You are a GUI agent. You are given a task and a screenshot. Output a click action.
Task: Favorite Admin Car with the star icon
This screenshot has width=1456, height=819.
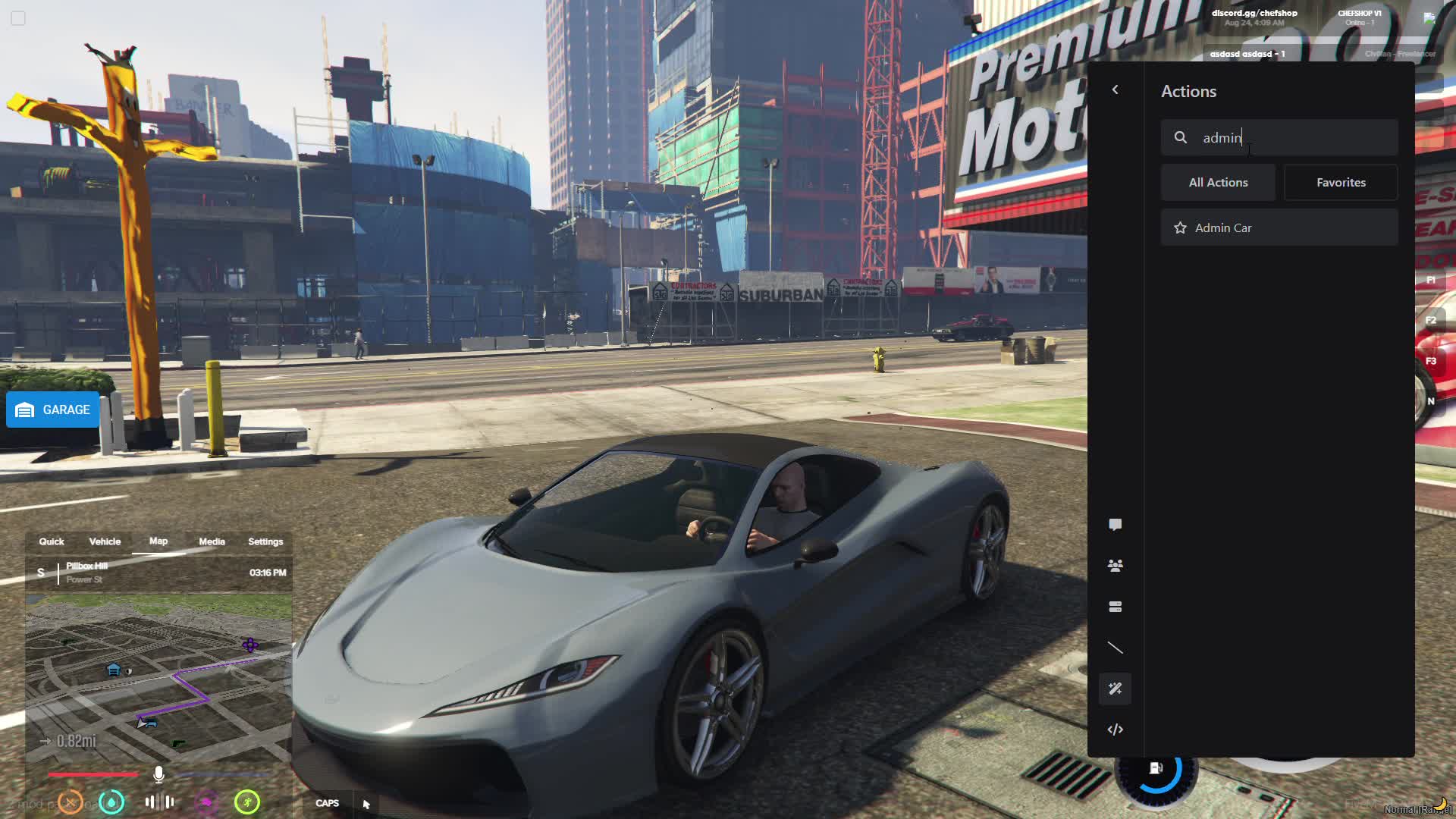(1180, 228)
